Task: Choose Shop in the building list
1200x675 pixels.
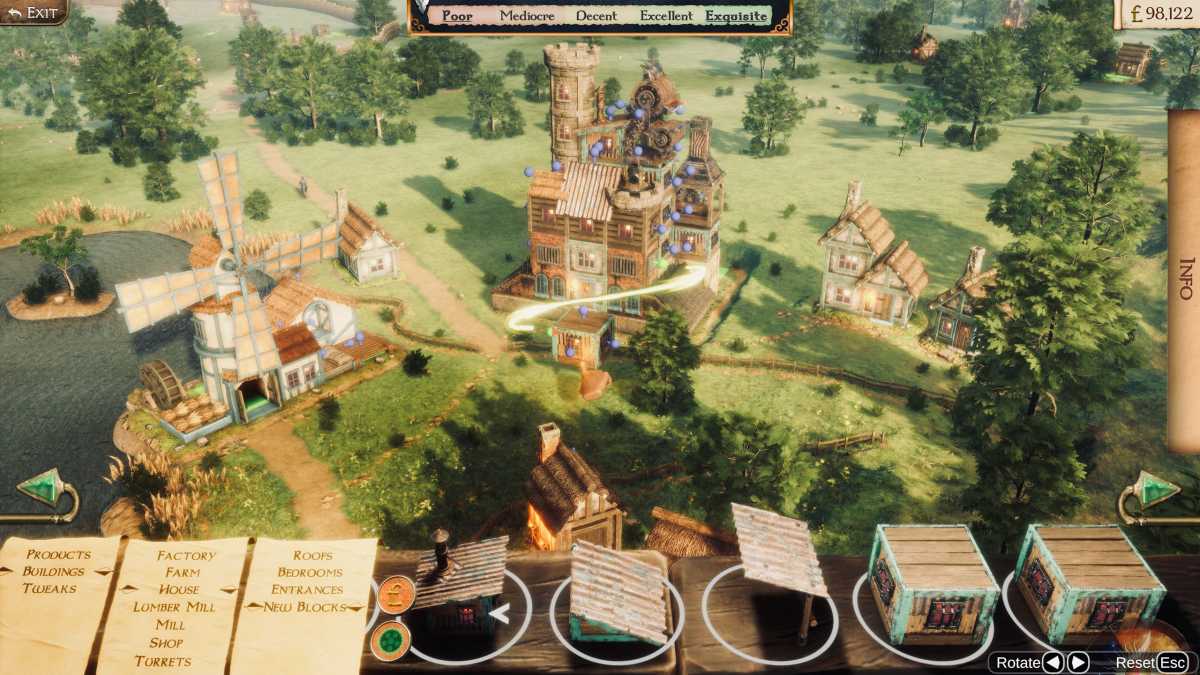Action: tap(166, 643)
